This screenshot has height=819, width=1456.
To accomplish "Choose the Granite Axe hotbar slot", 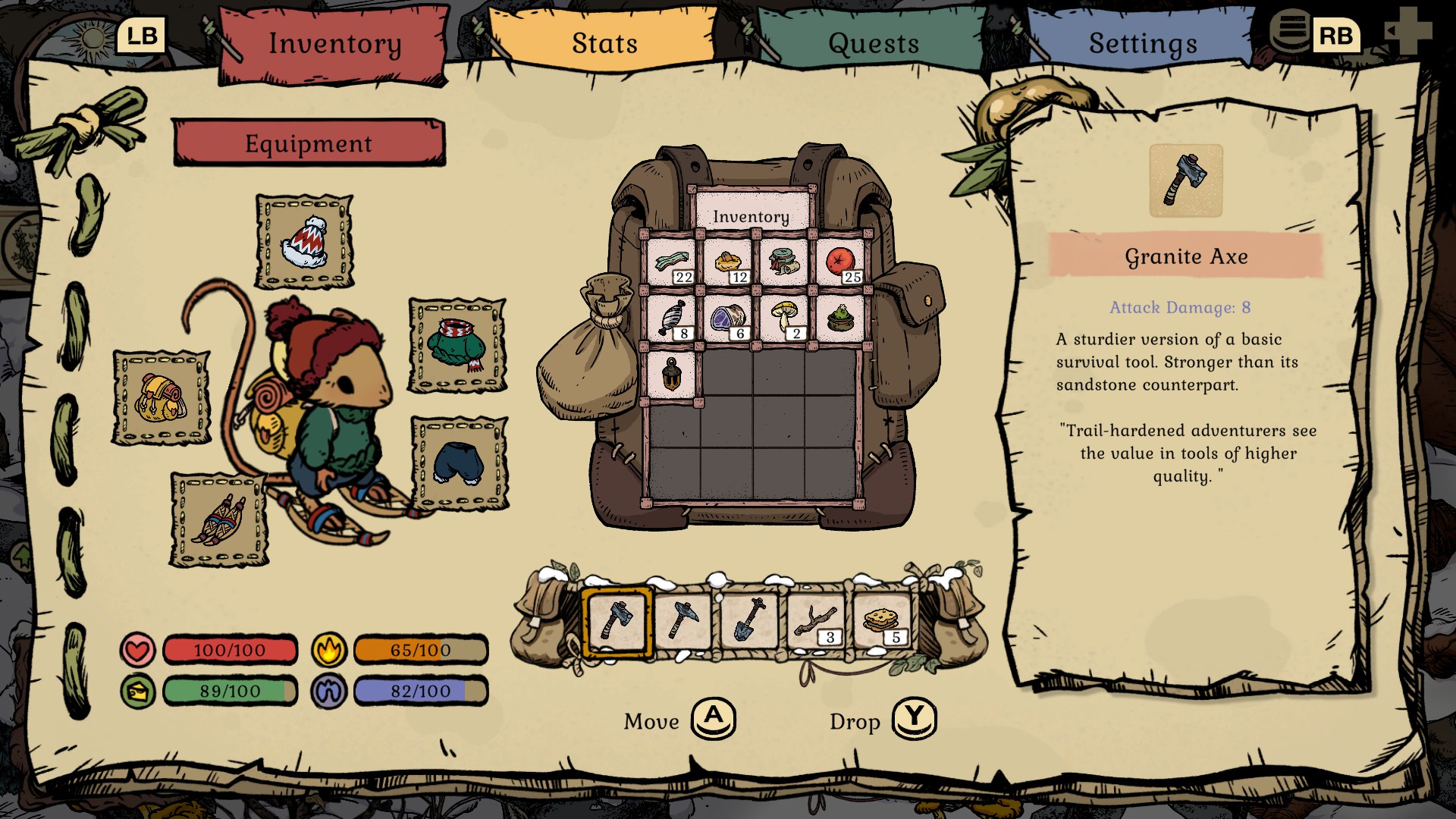I will coord(617,621).
